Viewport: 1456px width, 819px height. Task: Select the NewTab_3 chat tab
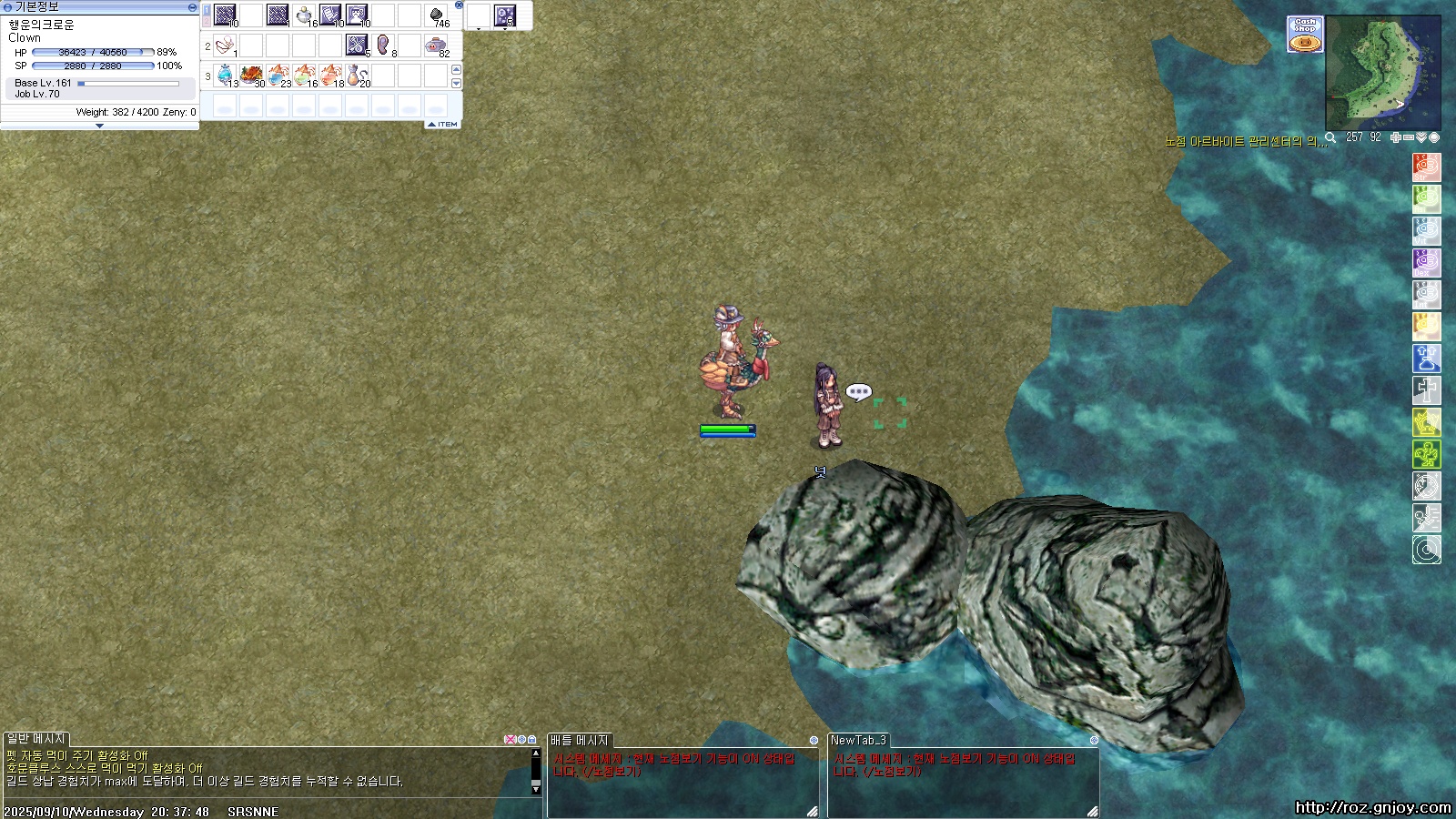858,740
